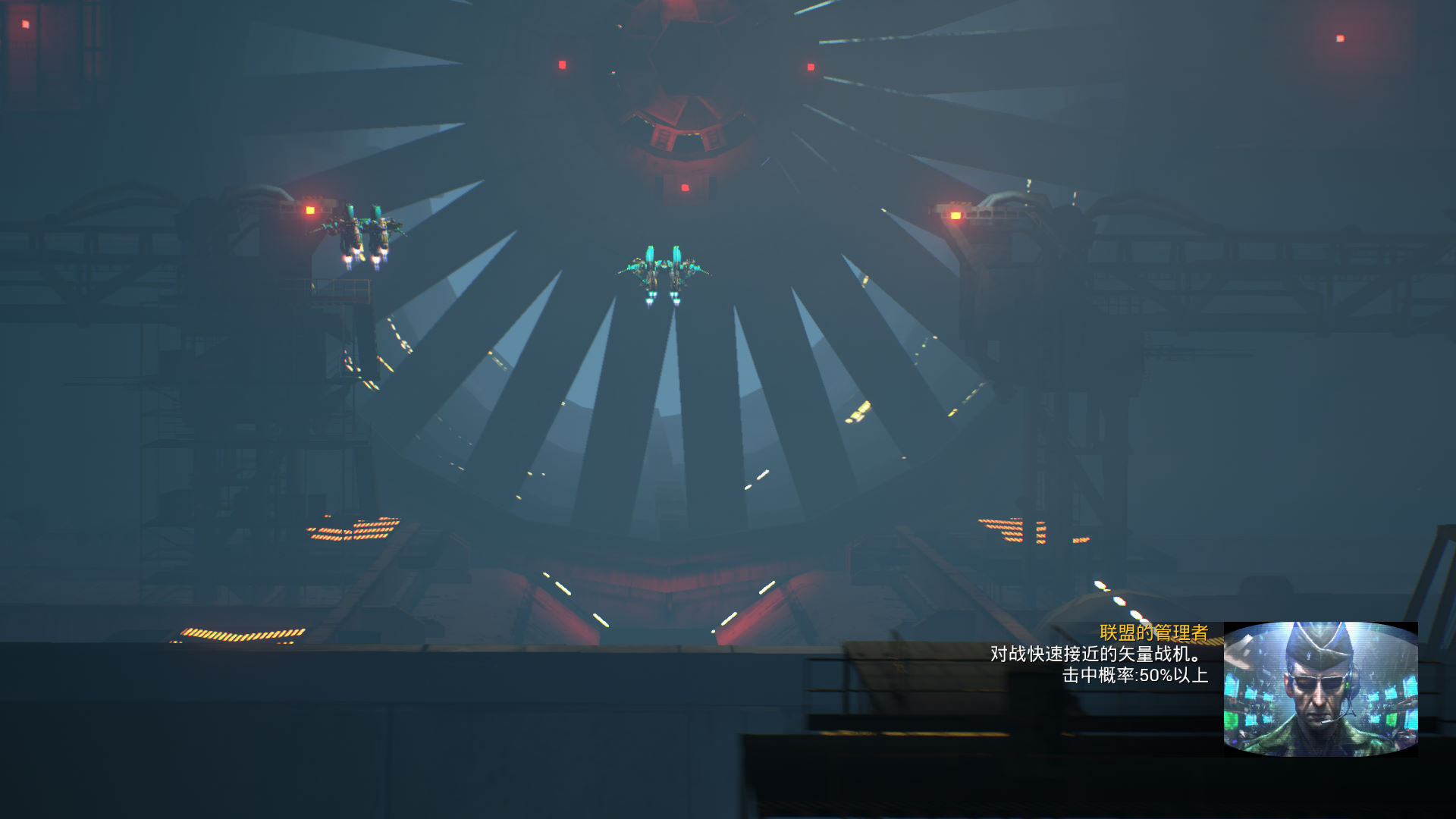Click the Alliance commander's portrait
Screen dimensions: 1456x819
coord(1320,689)
